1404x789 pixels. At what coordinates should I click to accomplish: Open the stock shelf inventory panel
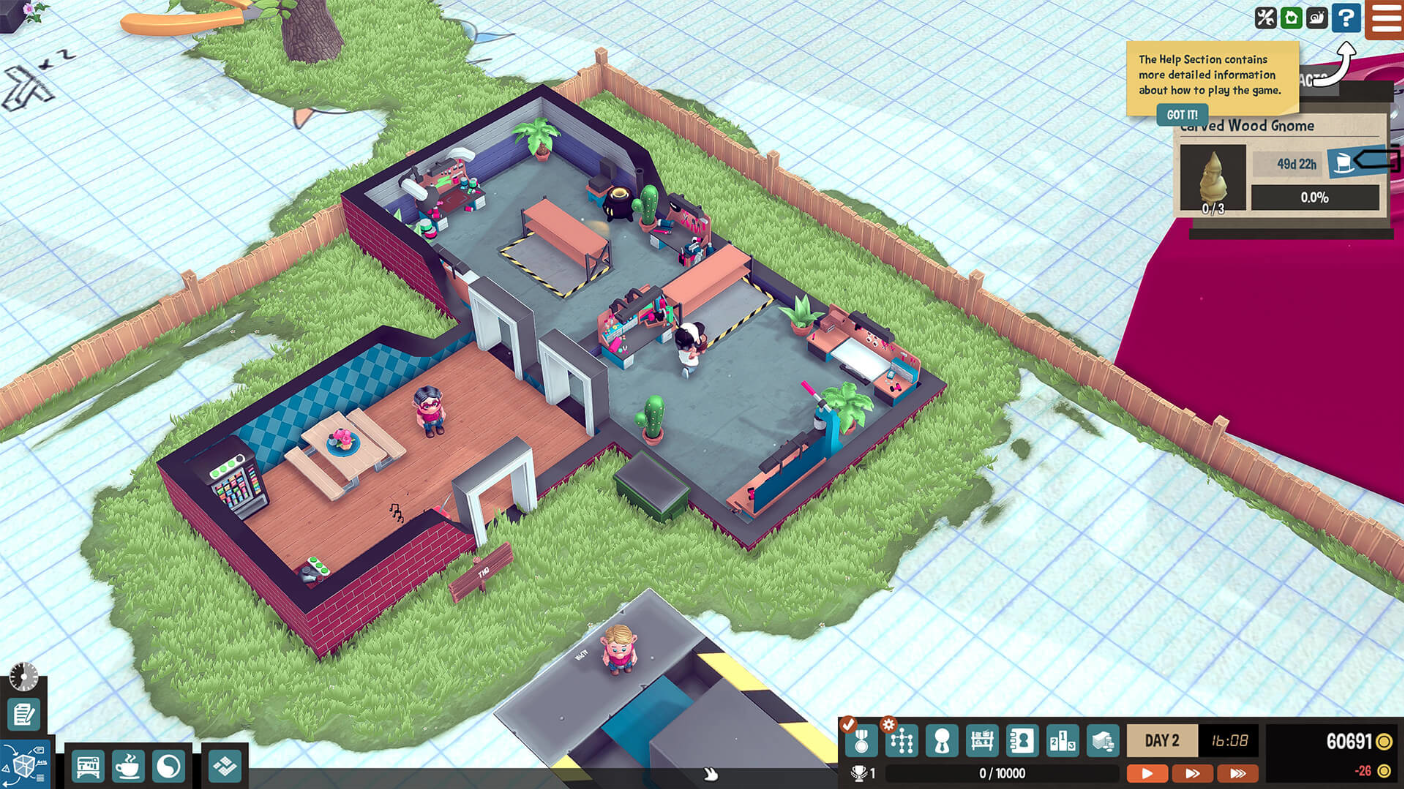[x=982, y=740]
